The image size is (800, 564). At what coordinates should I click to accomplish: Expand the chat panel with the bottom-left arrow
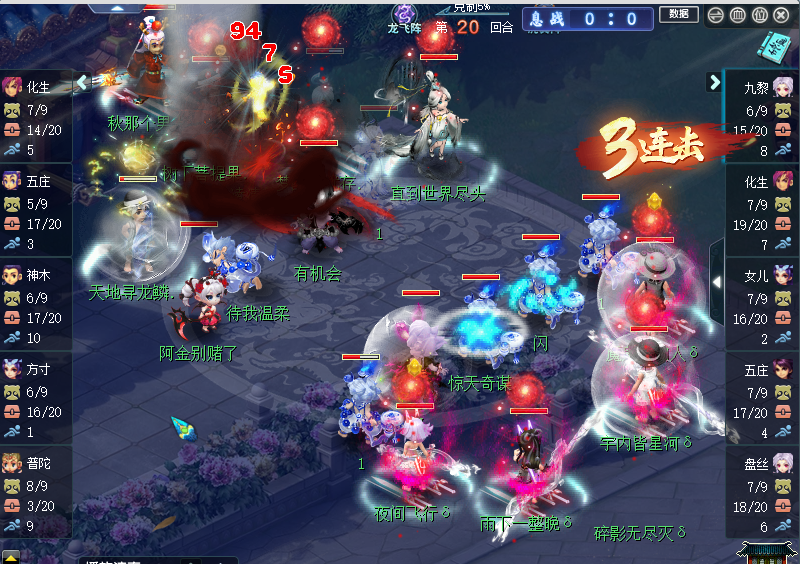tap(11, 556)
